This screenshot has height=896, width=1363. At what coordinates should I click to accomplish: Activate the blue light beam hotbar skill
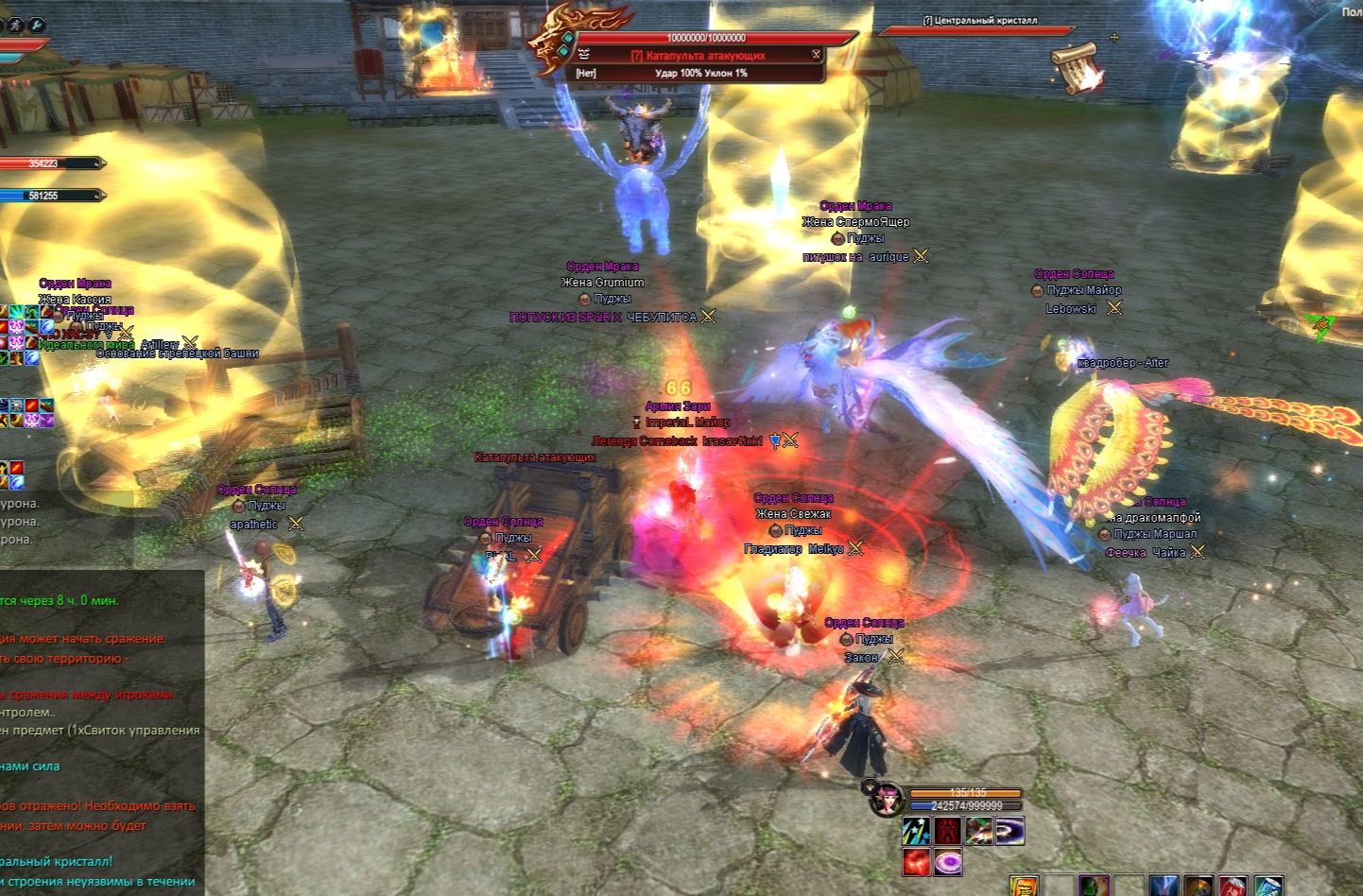[x=1164, y=887]
